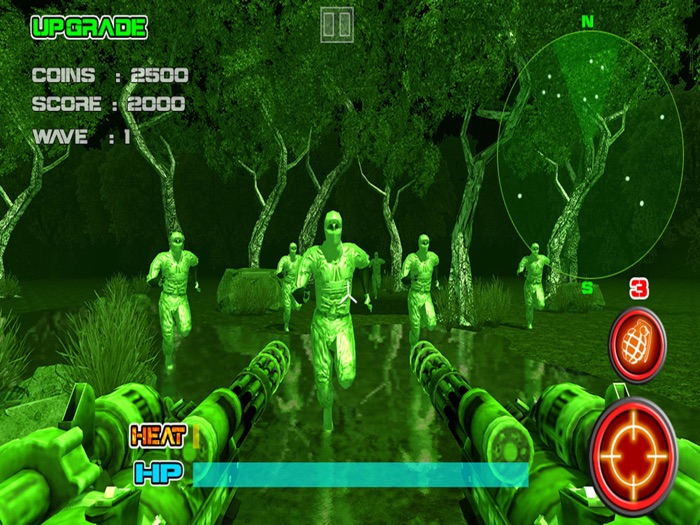This screenshot has width=700, height=525.
Task: Throw a grenade with the grenade button
Action: pos(637,345)
